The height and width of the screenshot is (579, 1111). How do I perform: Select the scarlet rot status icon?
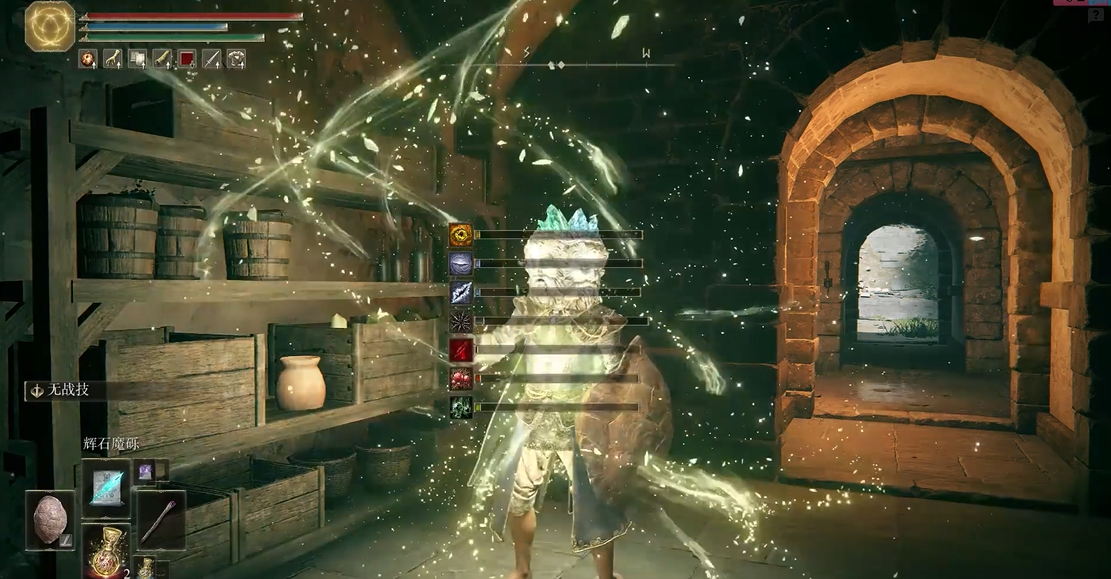pyautogui.click(x=461, y=379)
